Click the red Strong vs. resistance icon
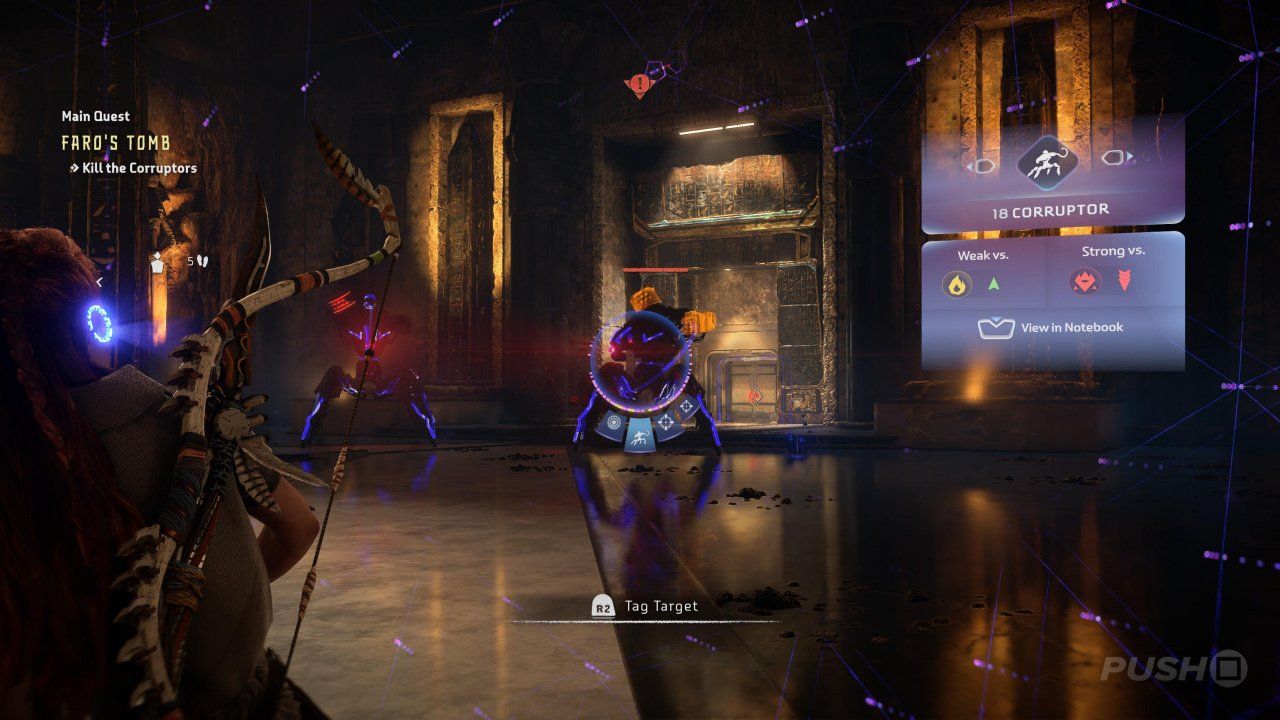 pos(1086,281)
